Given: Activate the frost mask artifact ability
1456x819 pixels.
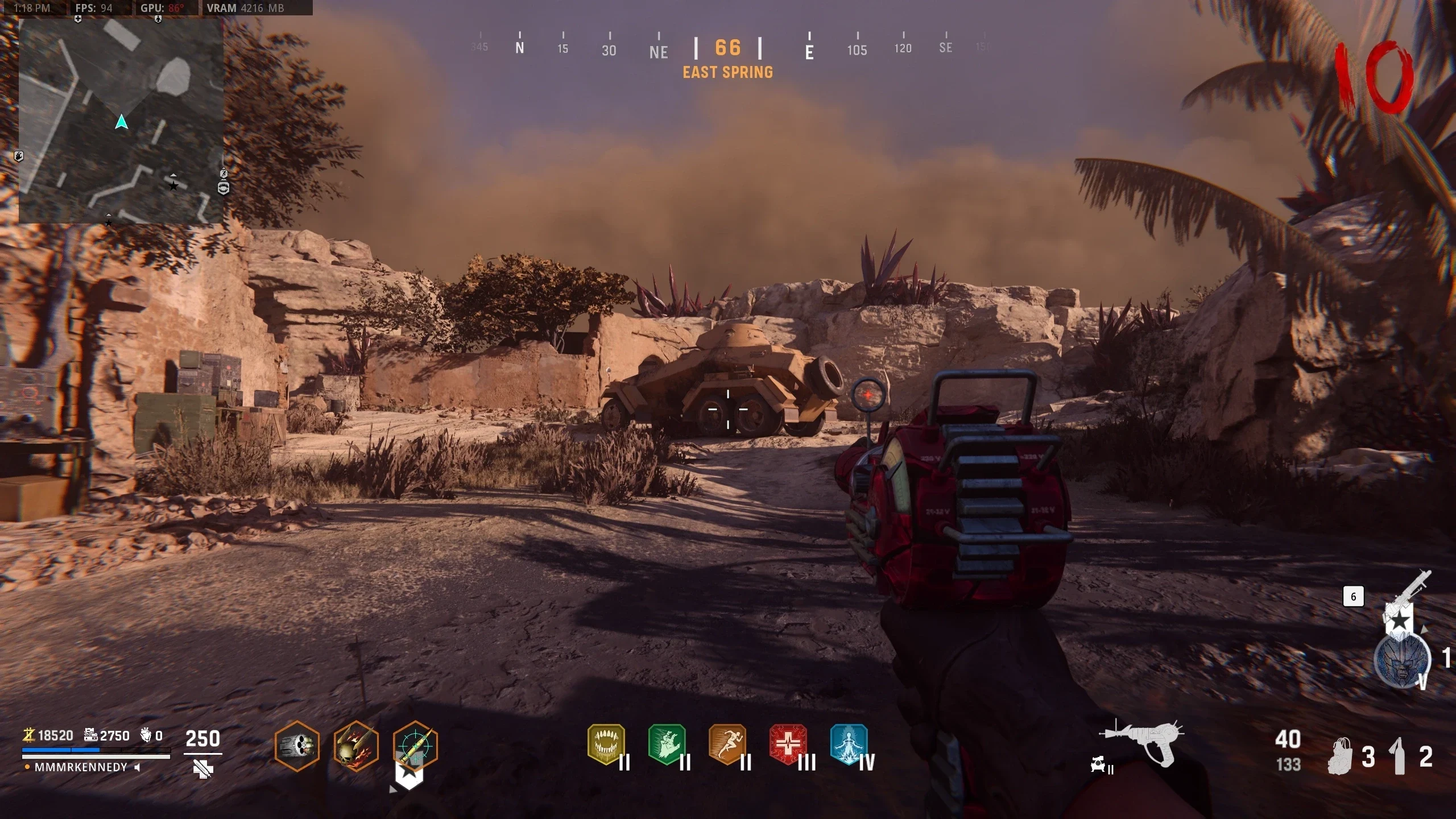Looking at the screenshot, I should coord(1401,660).
